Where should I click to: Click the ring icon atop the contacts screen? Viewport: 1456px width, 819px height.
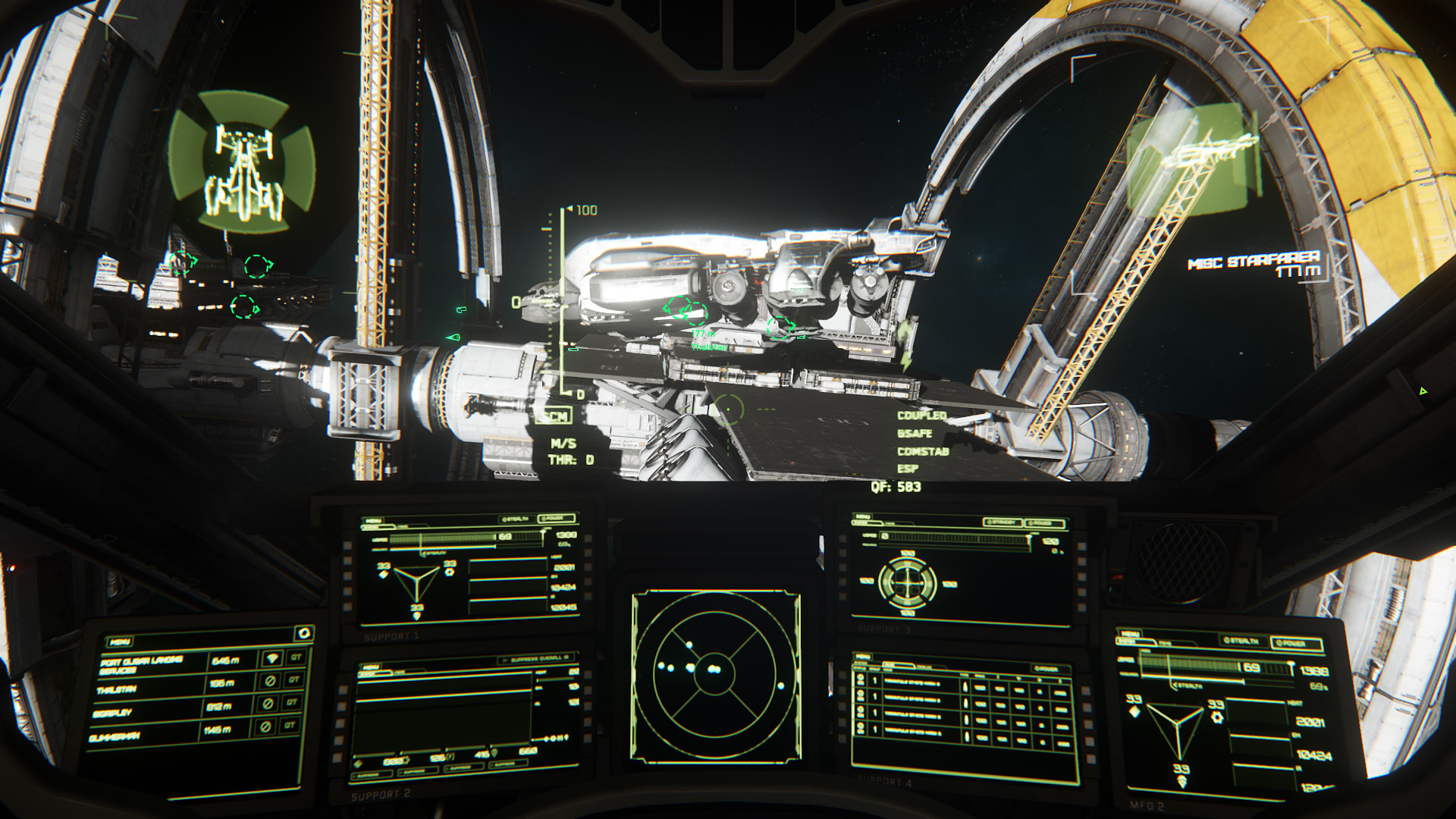click(x=304, y=632)
